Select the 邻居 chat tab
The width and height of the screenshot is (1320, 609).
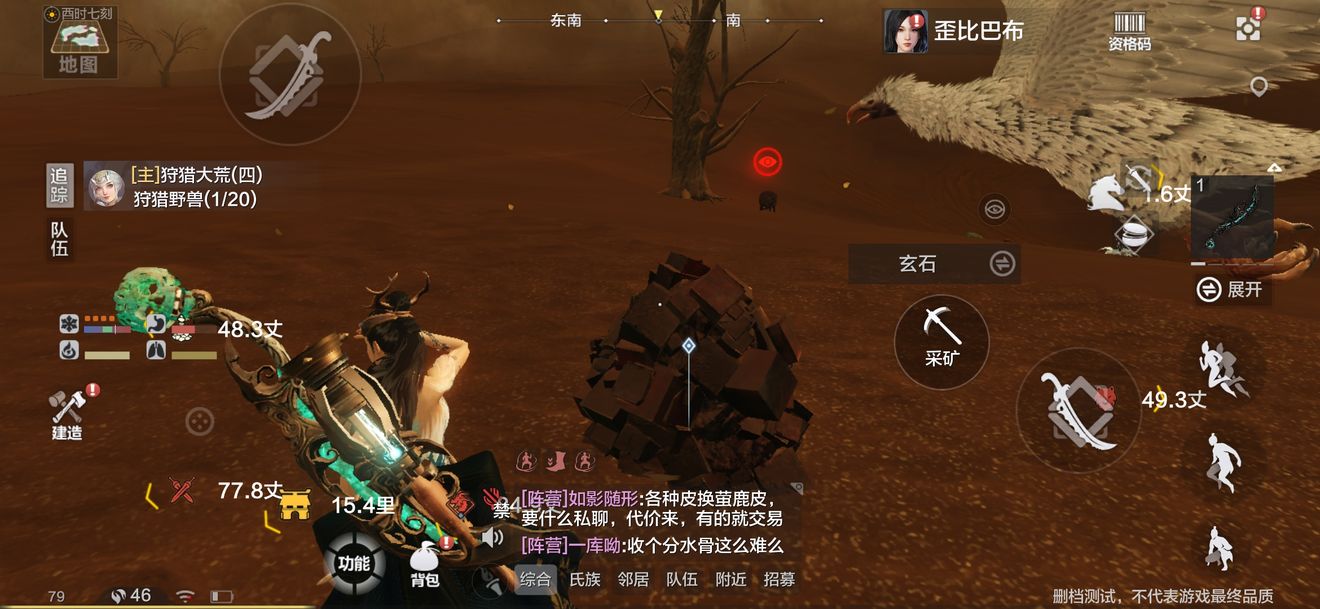coord(633,579)
